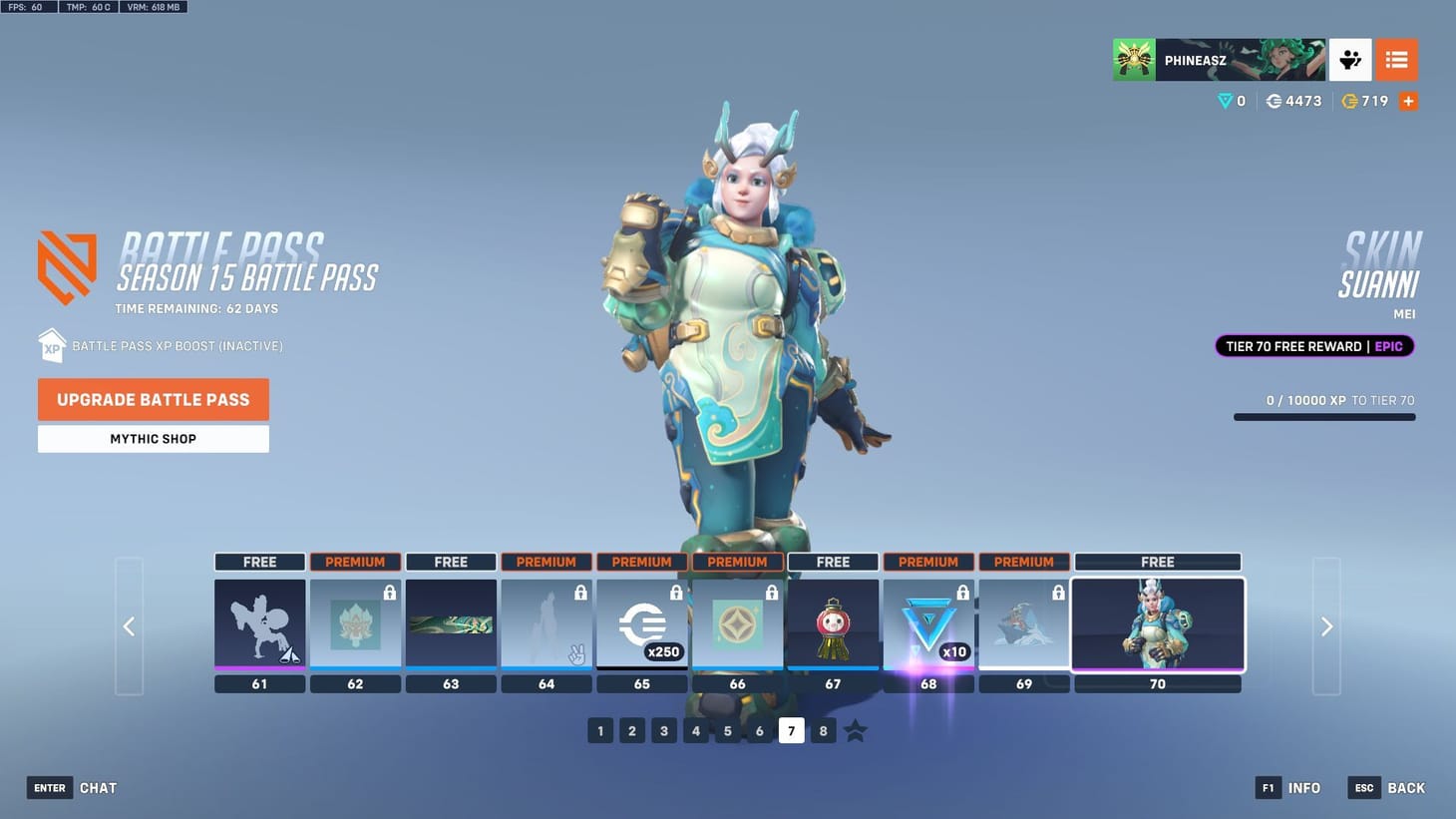1456x819 pixels.
Task: Collapse to previous rewards via left arrow
Action: 129,625
